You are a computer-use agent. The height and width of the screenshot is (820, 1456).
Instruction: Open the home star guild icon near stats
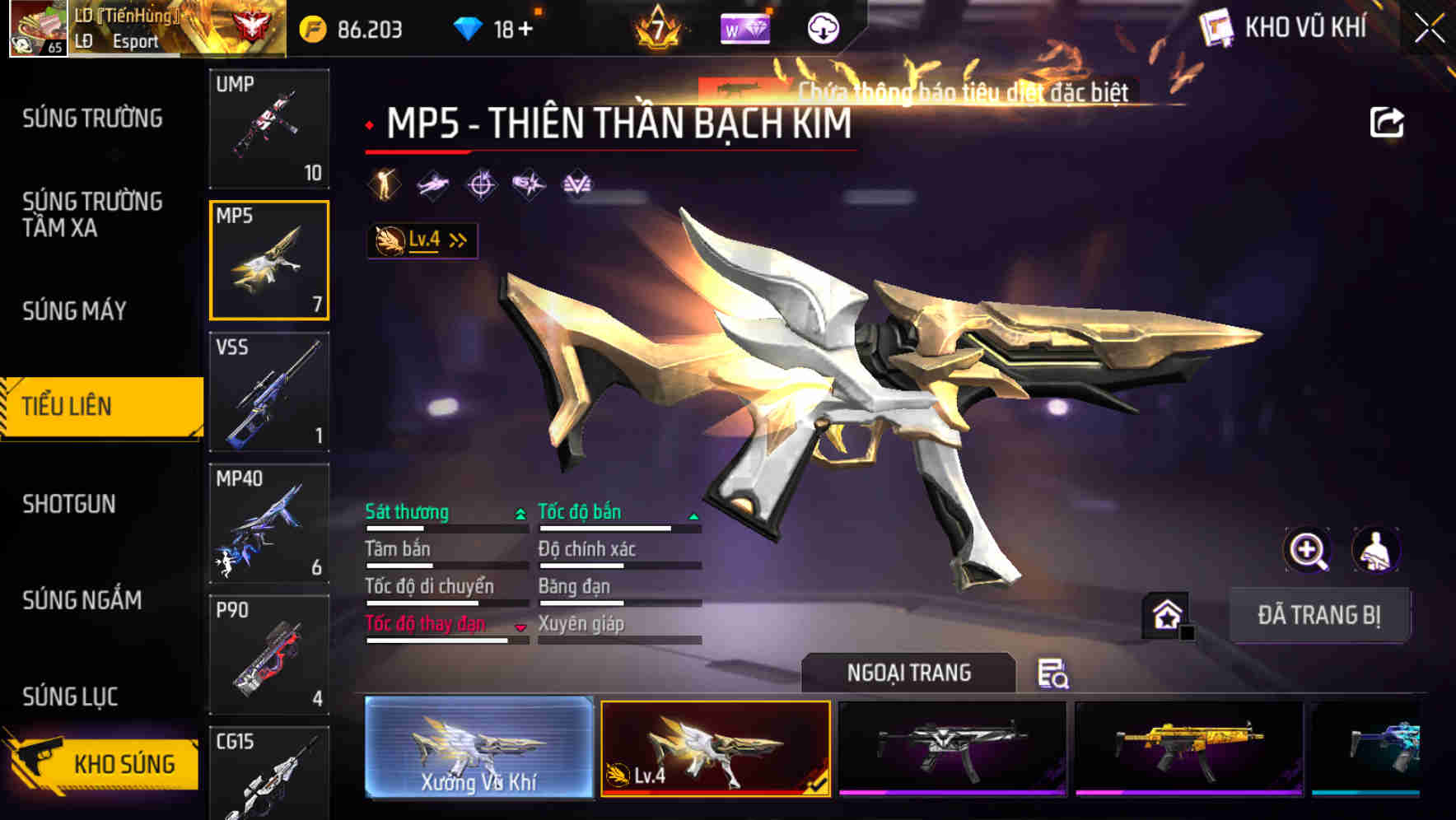[1167, 614]
